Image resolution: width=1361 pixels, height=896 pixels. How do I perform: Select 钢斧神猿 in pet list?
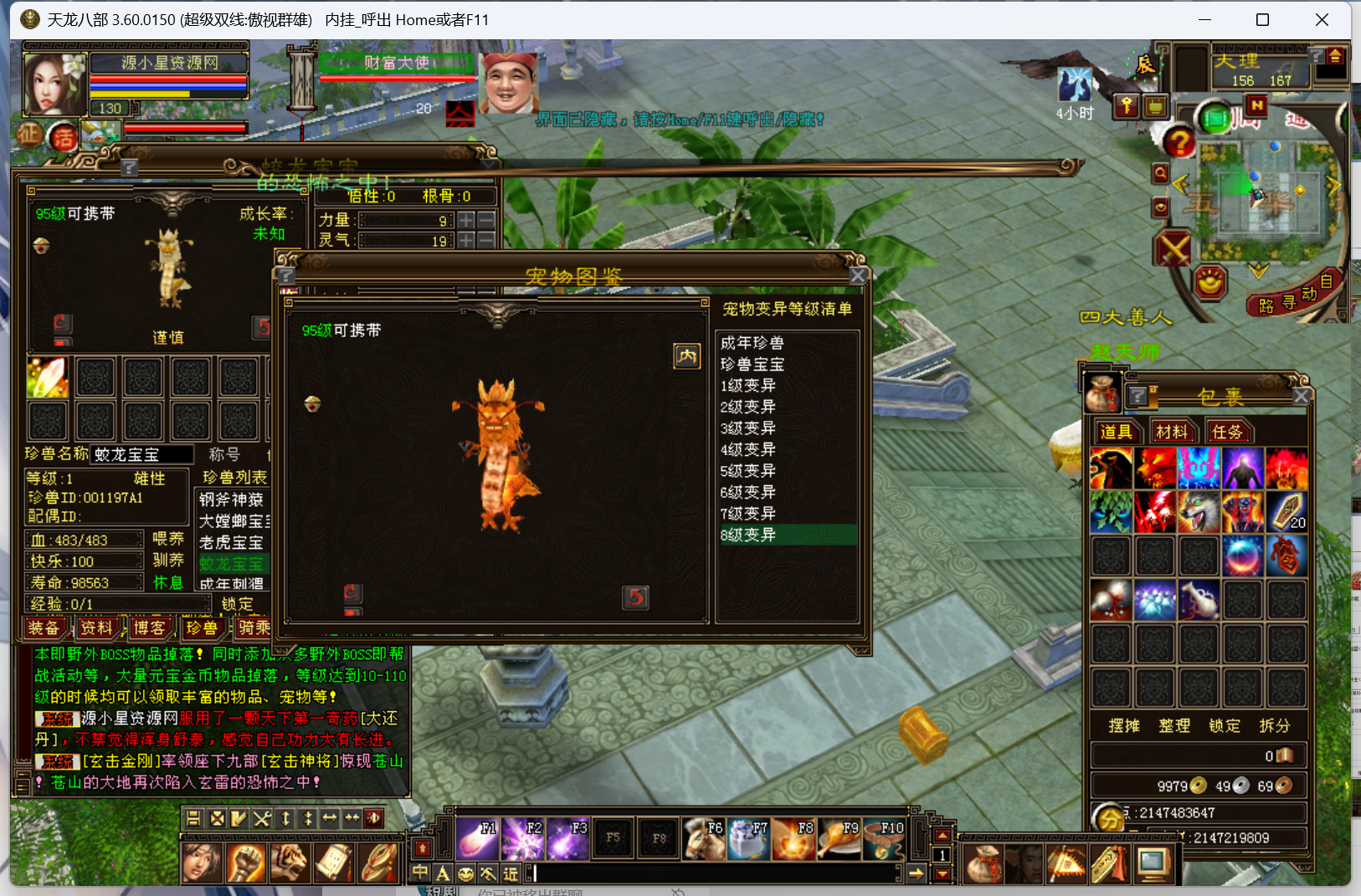pyautogui.click(x=232, y=499)
